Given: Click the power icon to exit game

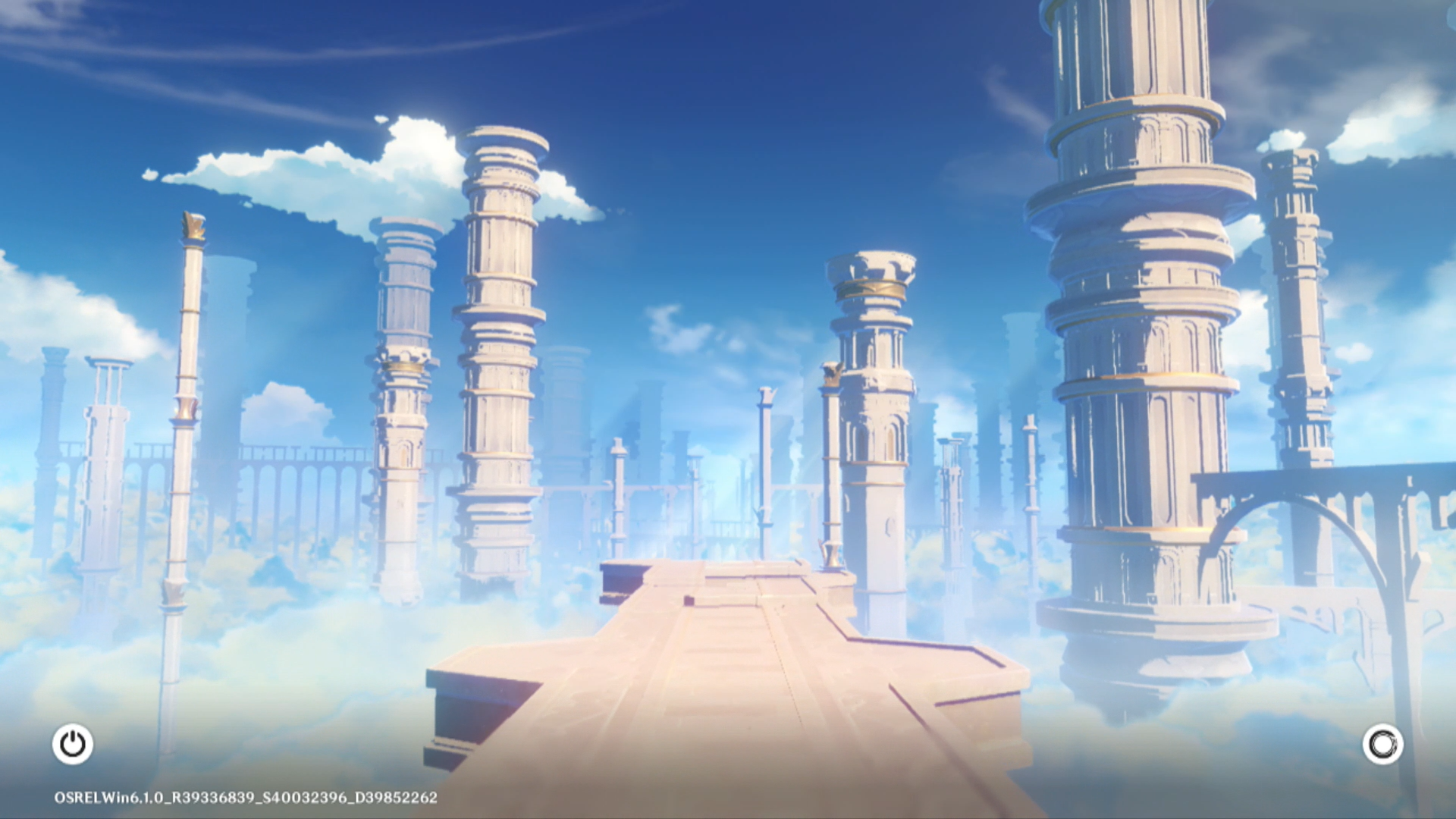Looking at the screenshot, I should pos(73,744).
